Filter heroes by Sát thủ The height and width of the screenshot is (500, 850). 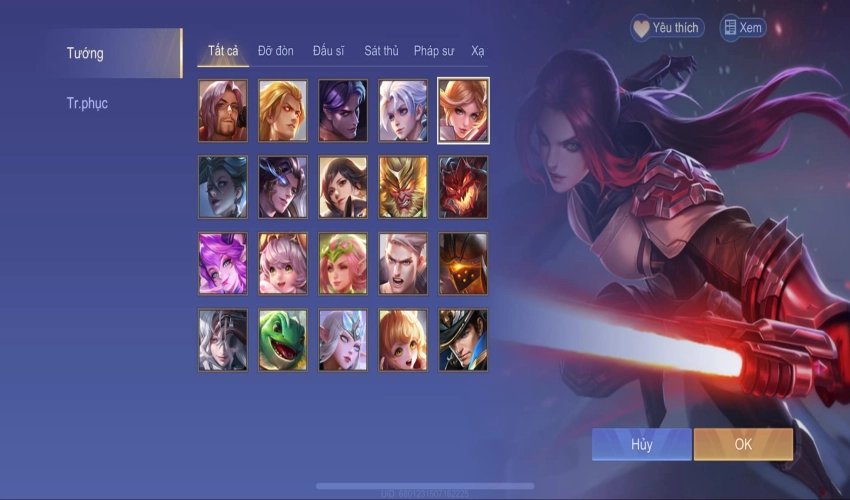coord(383,50)
